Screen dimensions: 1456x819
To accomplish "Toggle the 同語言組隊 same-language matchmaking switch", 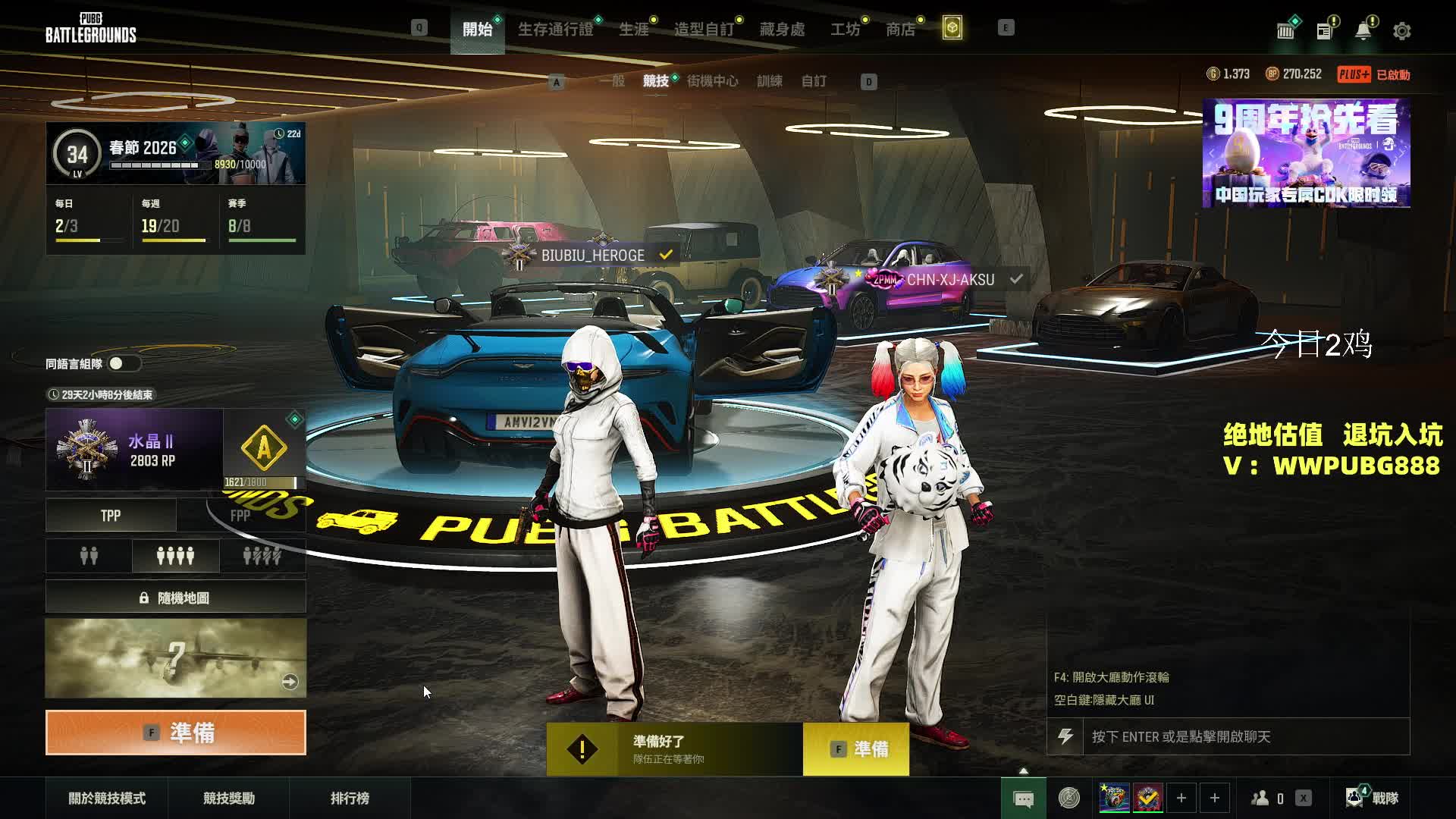I will click(x=123, y=364).
